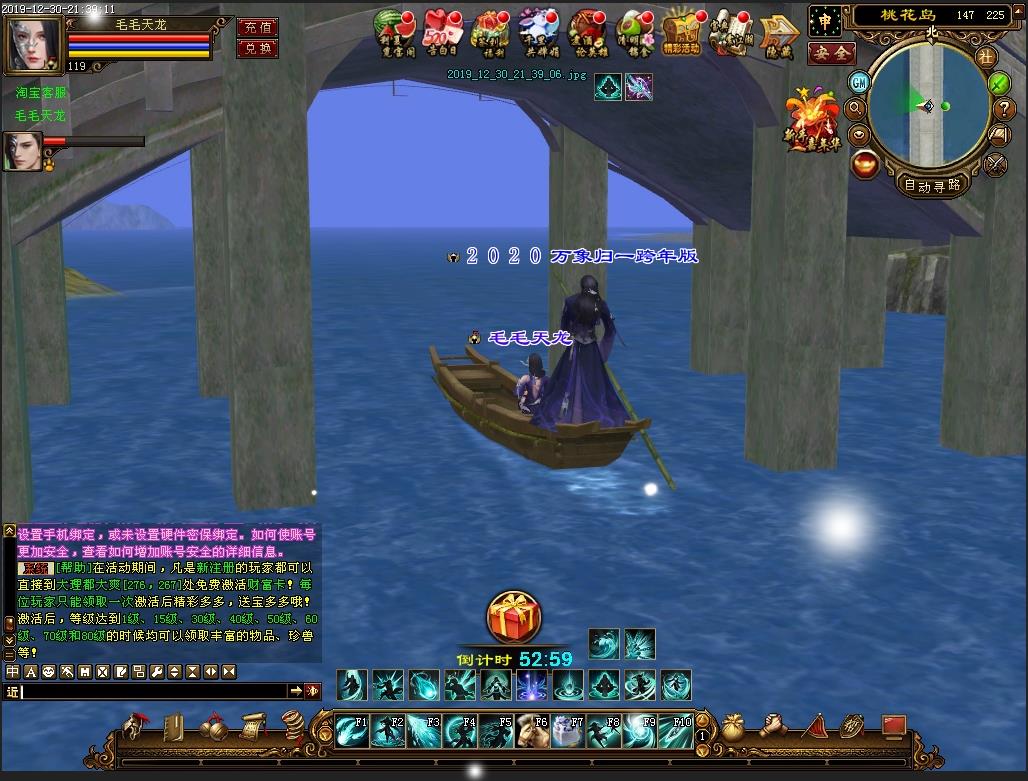Open the money bag inventory icon

(733, 727)
